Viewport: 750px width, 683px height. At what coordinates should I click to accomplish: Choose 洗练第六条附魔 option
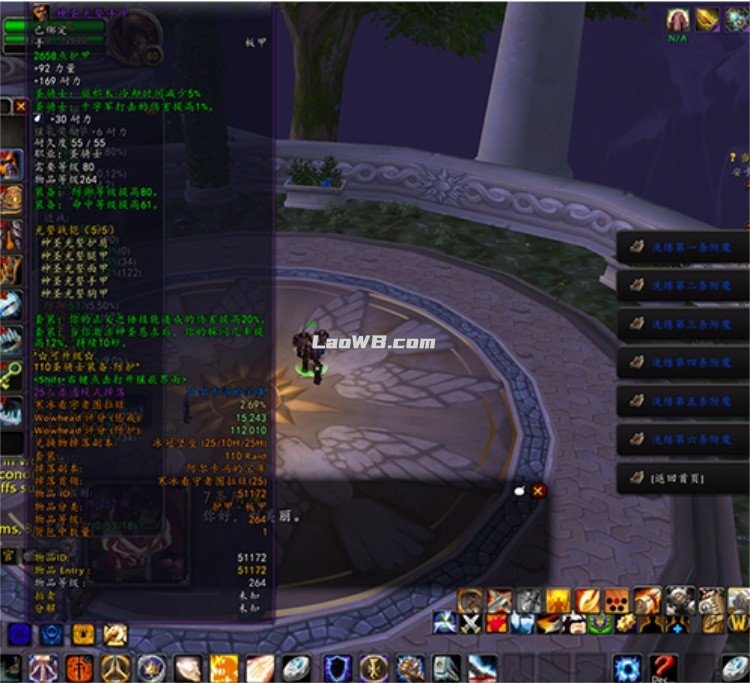coord(682,439)
